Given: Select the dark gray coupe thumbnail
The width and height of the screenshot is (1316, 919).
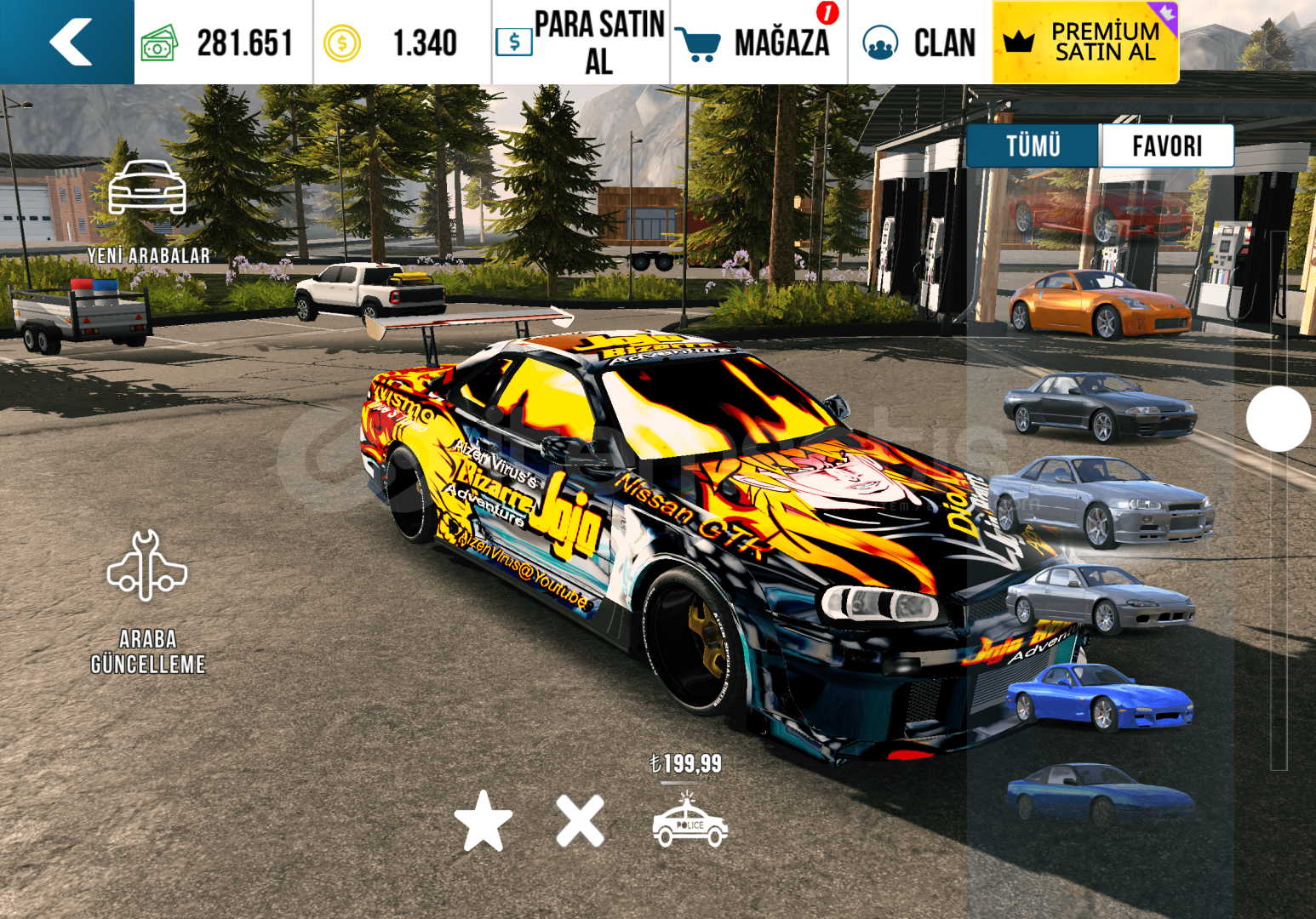Looking at the screenshot, I should (1100, 407).
